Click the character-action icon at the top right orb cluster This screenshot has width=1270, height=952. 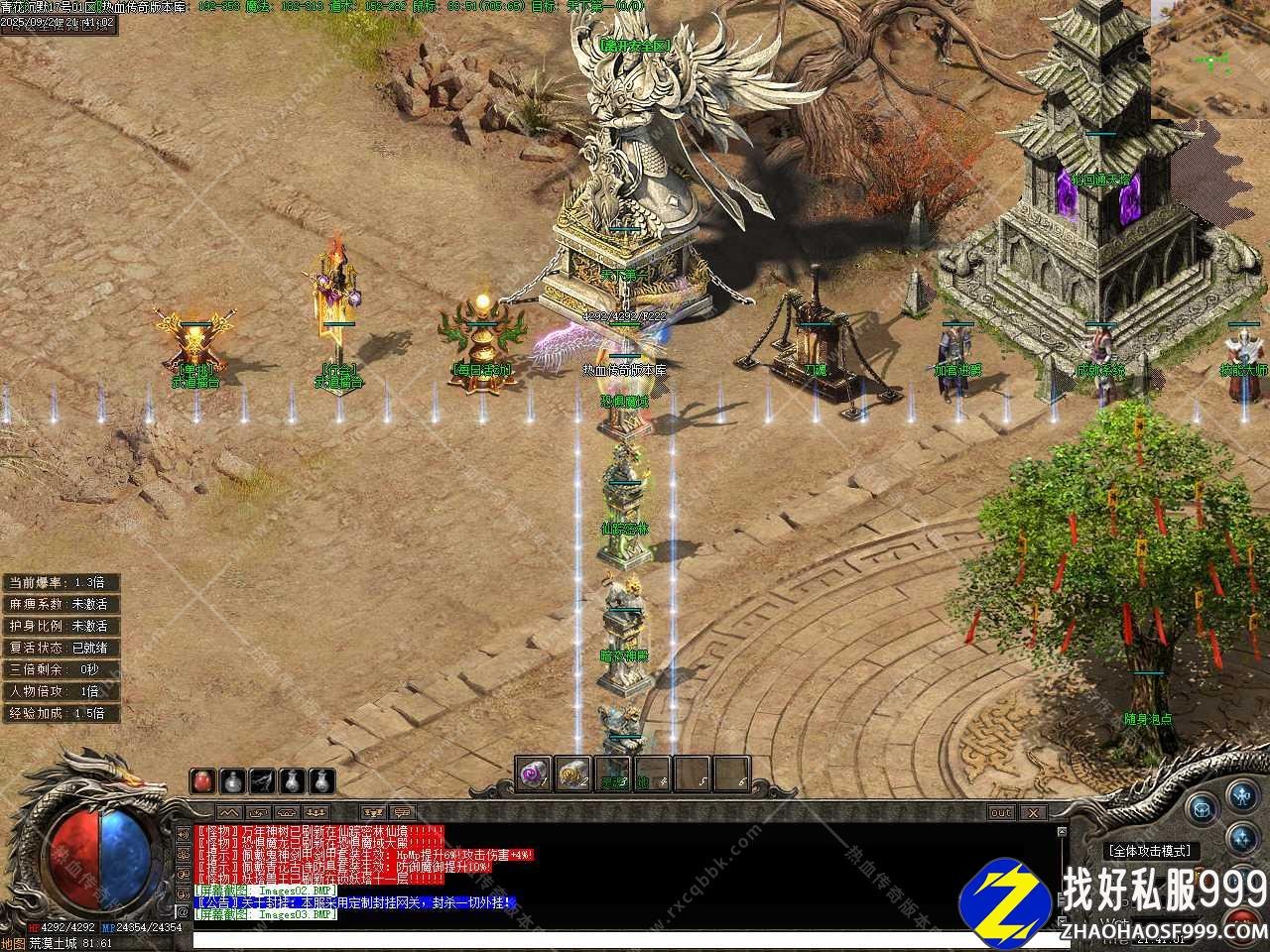click(x=1241, y=796)
